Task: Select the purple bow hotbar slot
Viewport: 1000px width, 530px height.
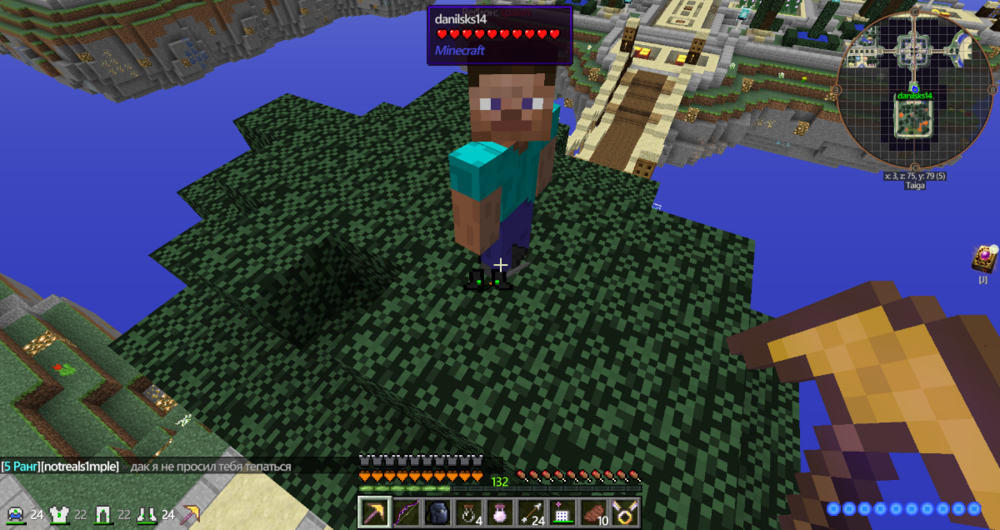Action: coord(406,513)
